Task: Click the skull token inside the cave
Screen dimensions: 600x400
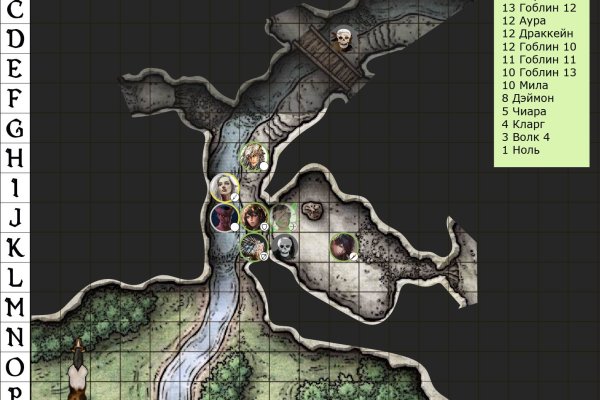Action: [284, 246]
